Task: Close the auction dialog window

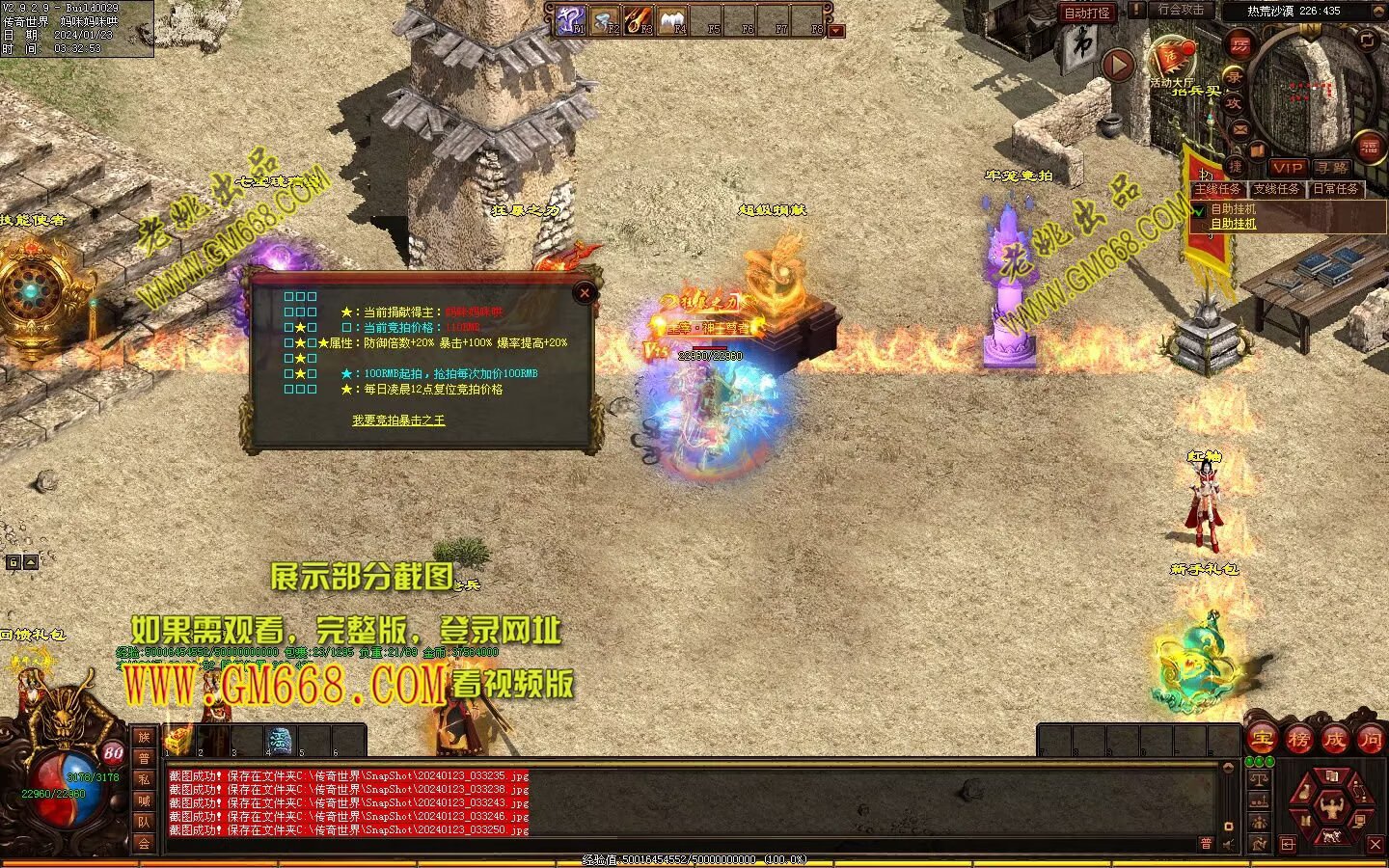Action: (x=584, y=293)
